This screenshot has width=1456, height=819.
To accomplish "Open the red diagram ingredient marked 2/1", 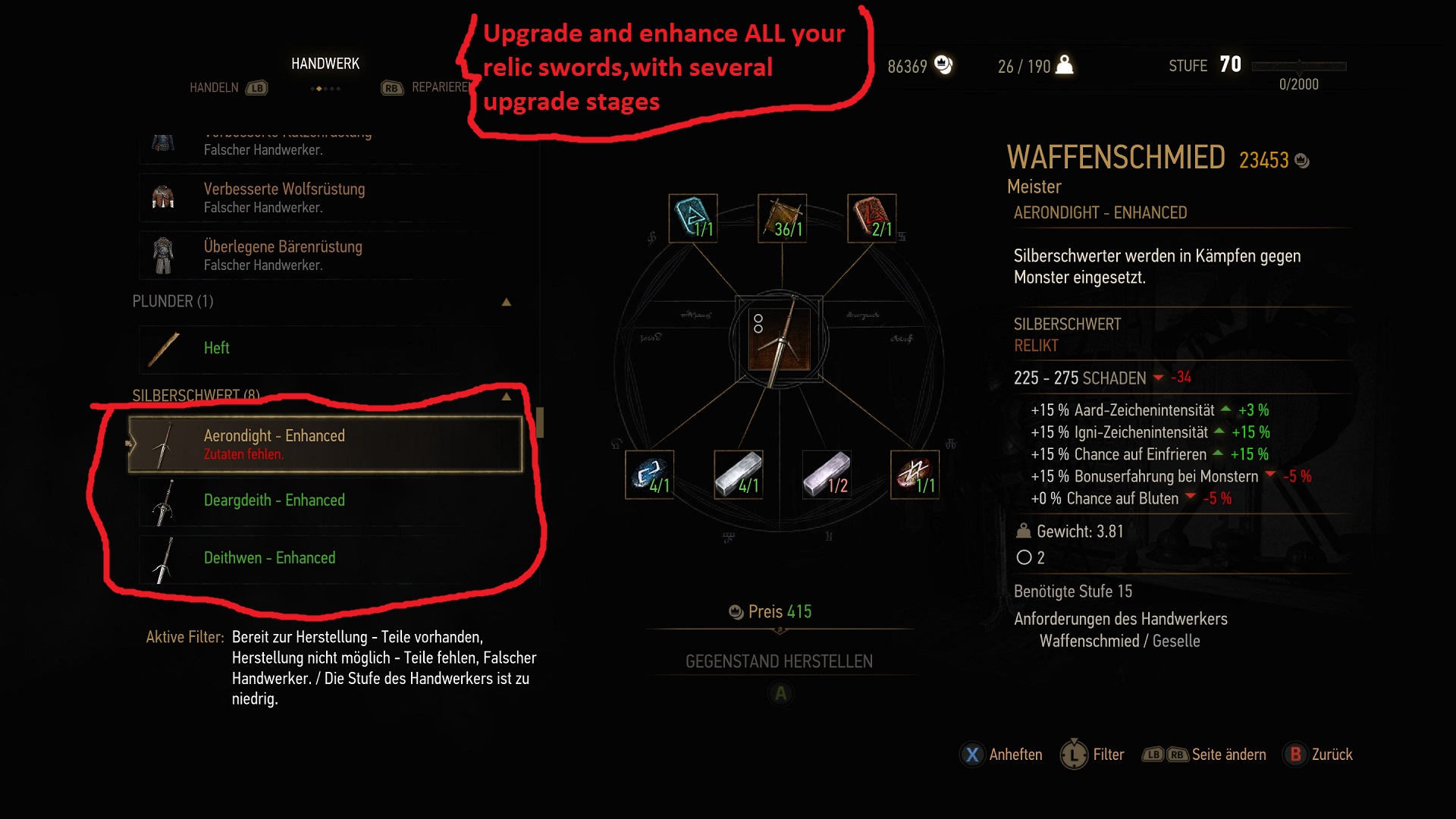I will coord(871,220).
